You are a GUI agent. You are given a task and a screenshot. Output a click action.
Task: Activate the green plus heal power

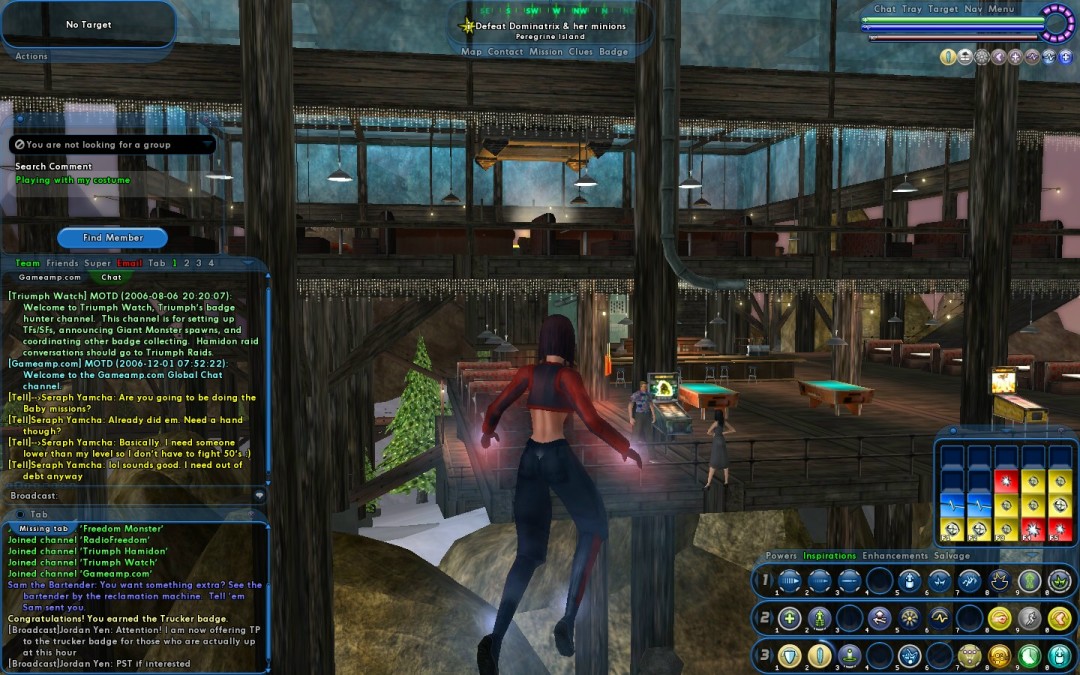pos(790,619)
